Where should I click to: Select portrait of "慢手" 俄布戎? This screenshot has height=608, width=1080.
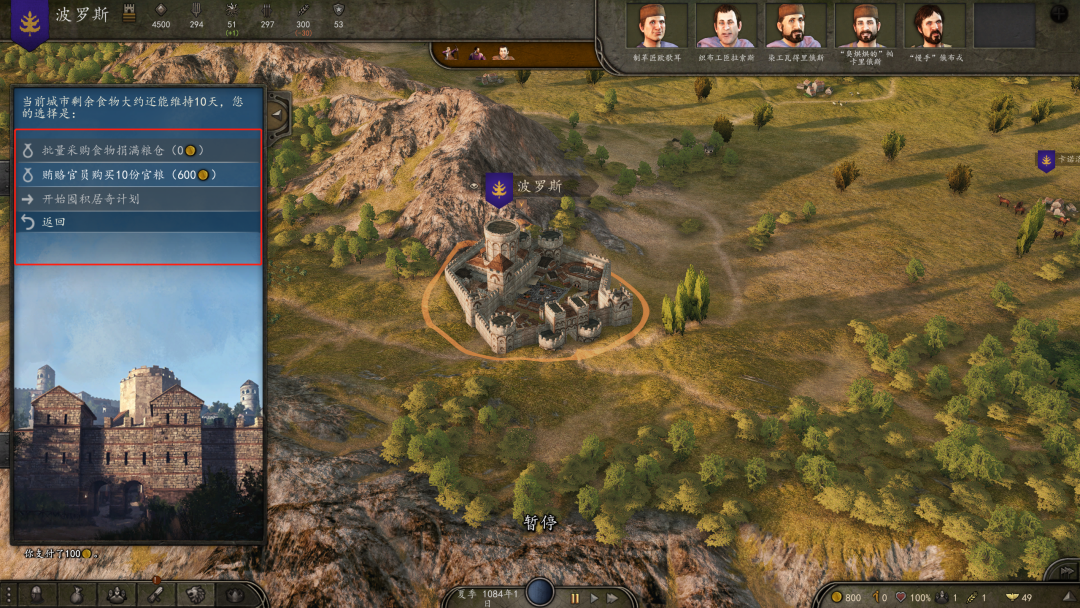pos(934,26)
